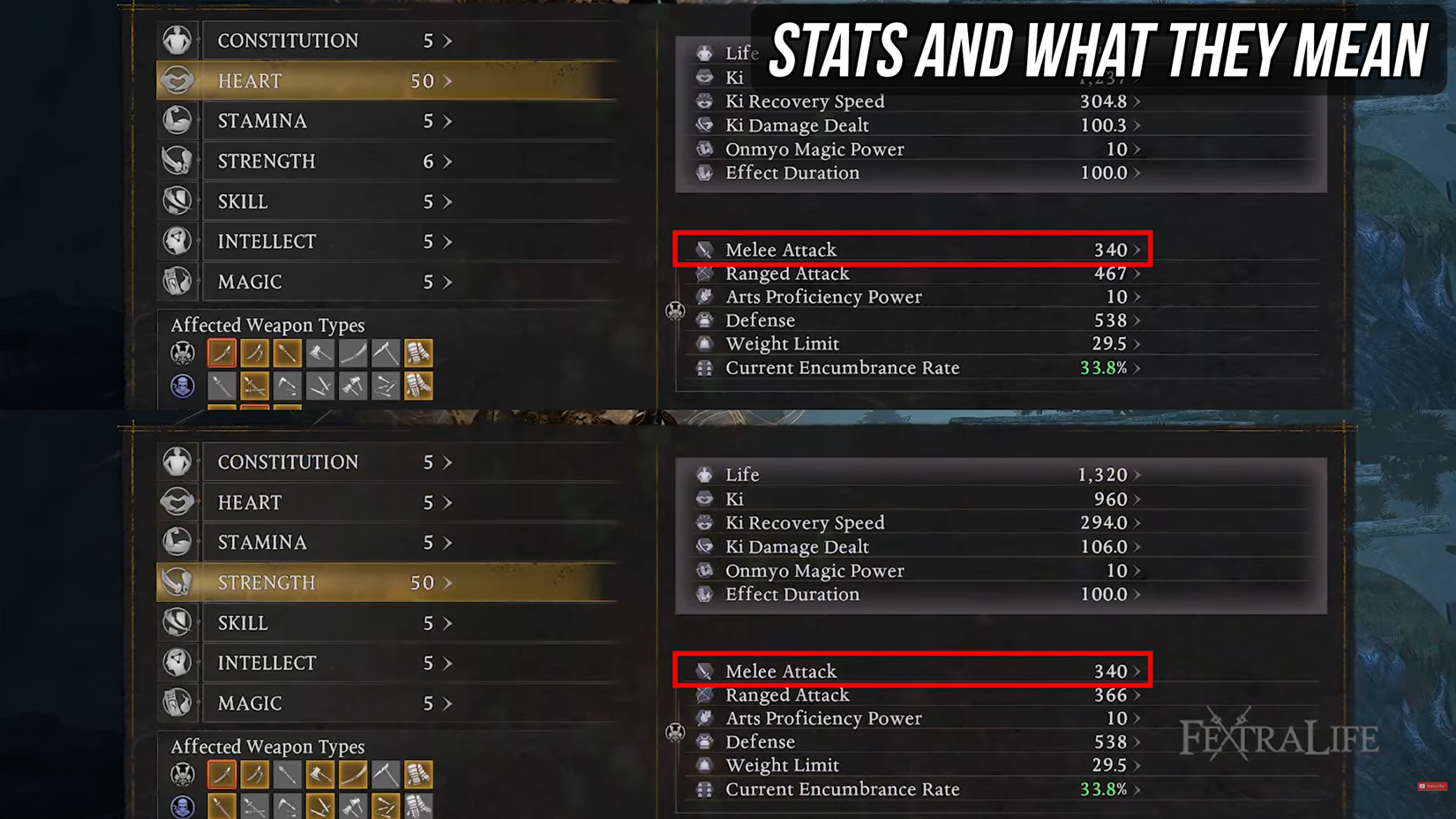Select the Constitution stat icon
The height and width of the screenshot is (819, 1456).
click(178, 40)
